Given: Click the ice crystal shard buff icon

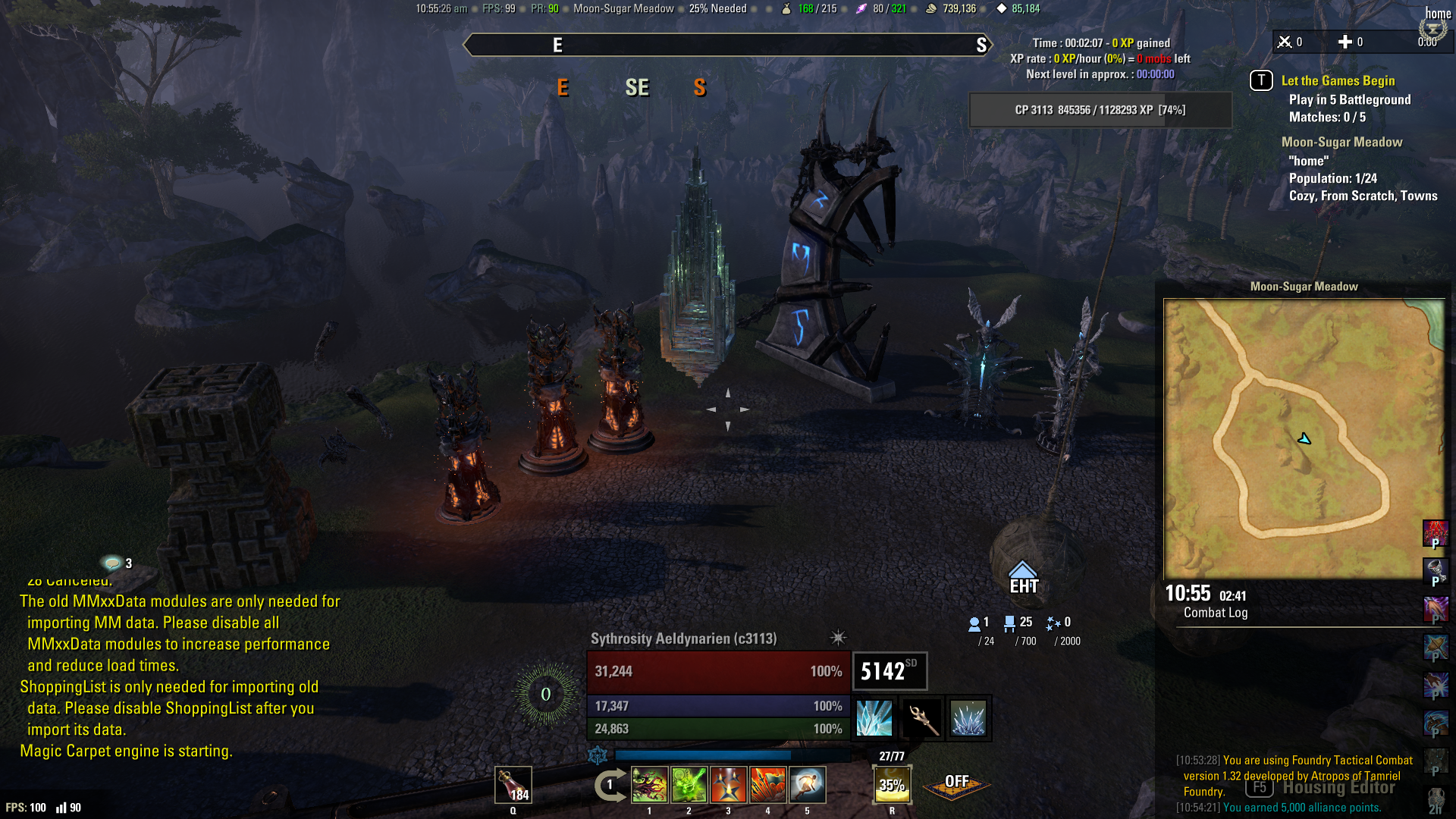Looking at the screenshot, I should tap(874, 718).
